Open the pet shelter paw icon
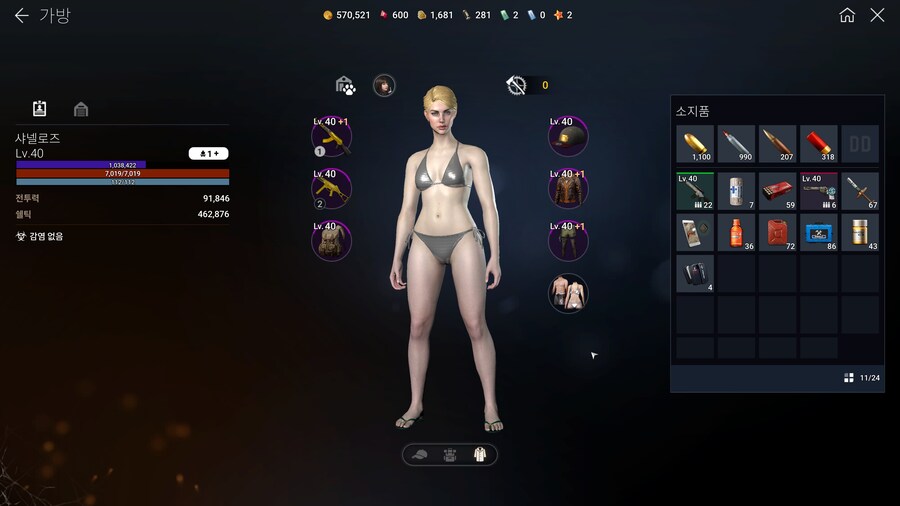Image resolution: width=900 pixels, height=506 pixels. tap(345, 86)
